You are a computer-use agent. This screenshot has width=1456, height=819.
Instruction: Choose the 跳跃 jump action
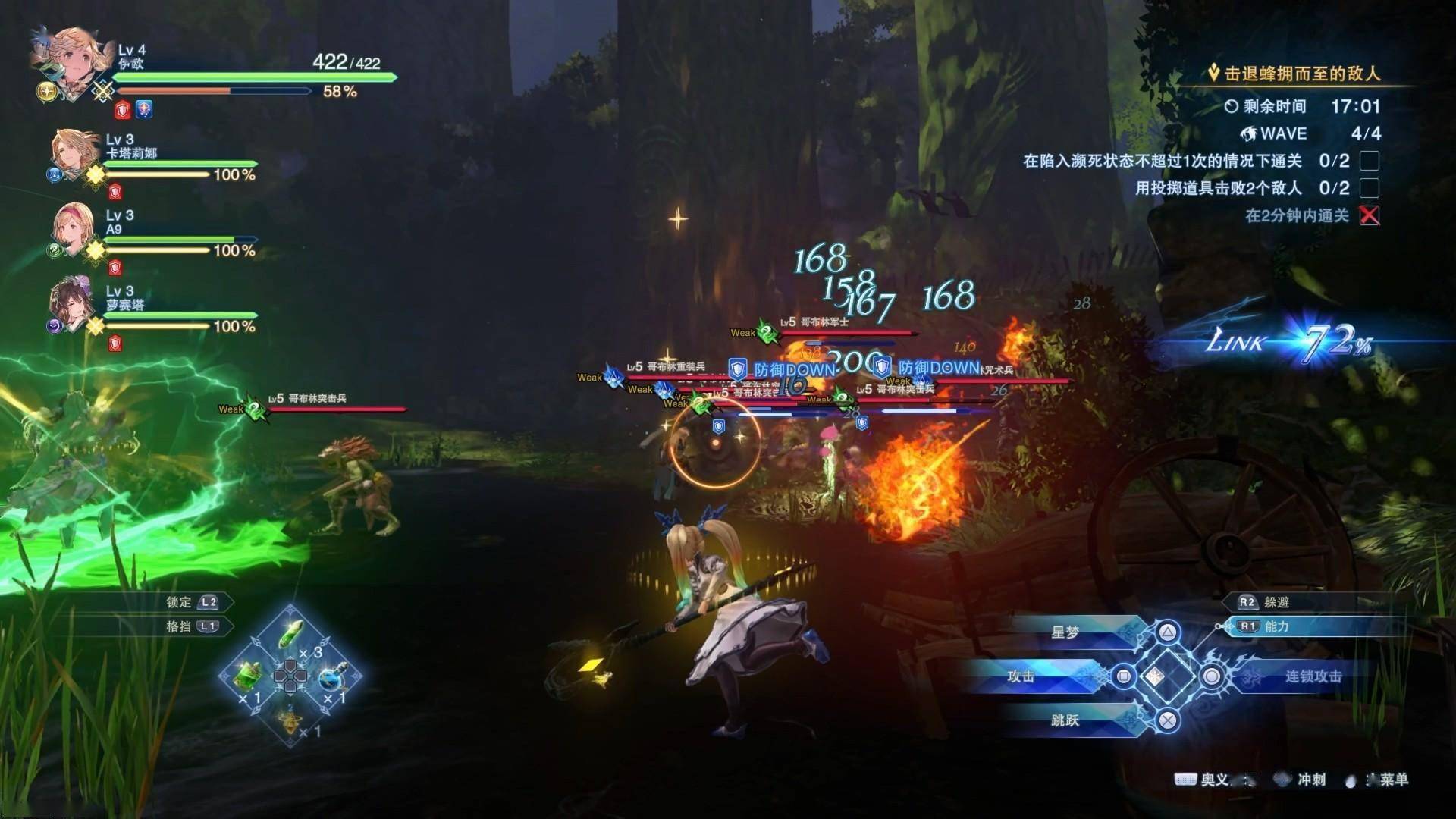1065,720
